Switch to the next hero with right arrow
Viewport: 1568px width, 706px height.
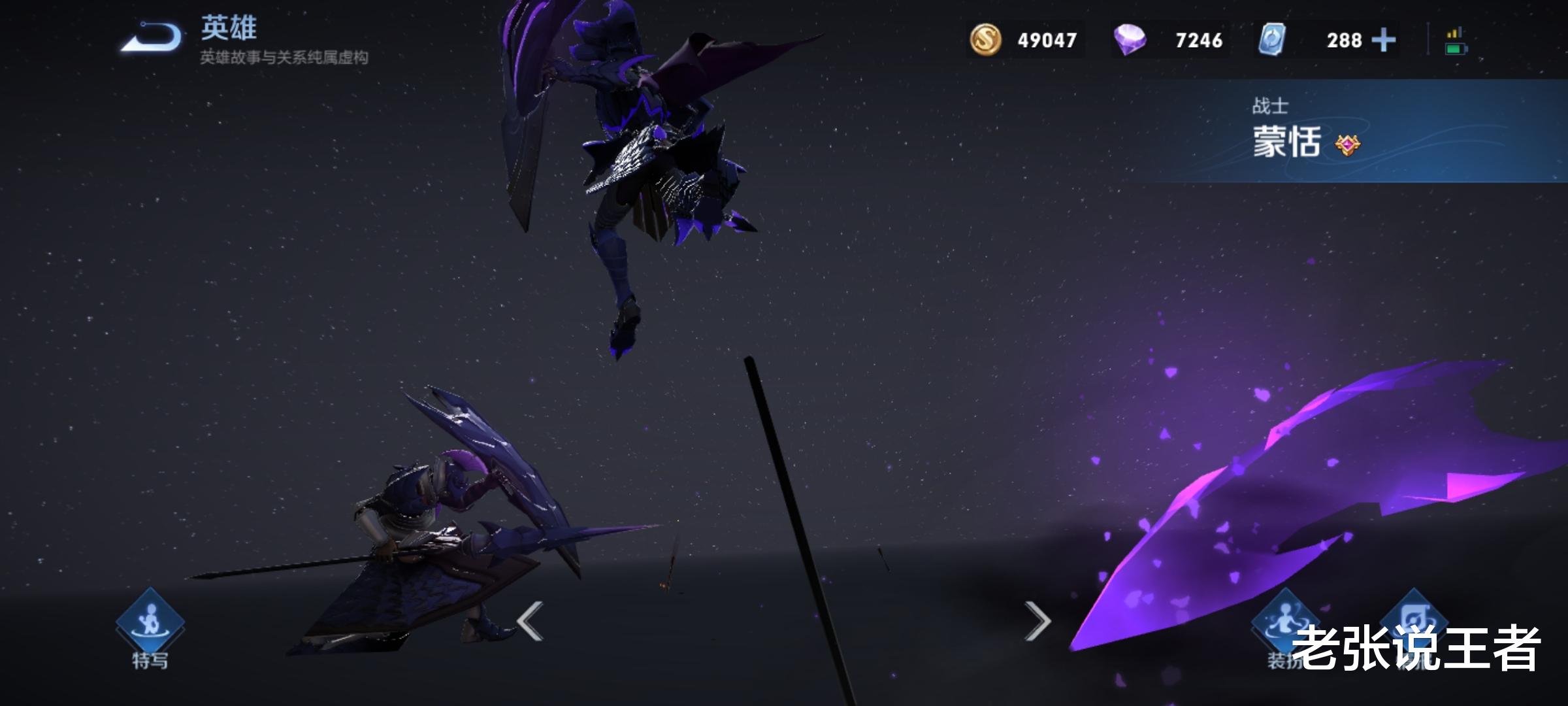pyautogui.click(x=1037, y=620)
